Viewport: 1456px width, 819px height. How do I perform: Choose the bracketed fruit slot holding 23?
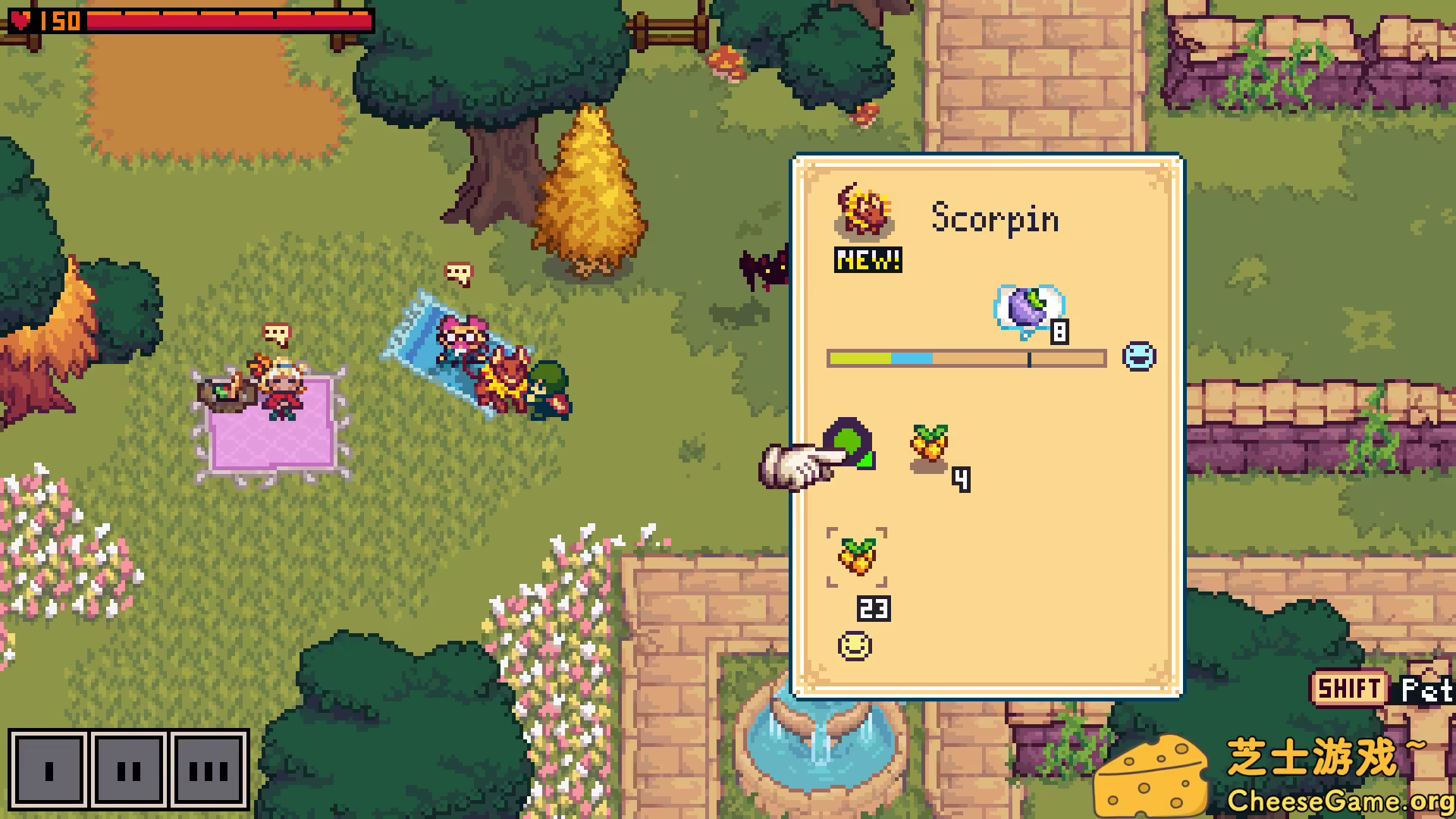(x=857, y=557)
